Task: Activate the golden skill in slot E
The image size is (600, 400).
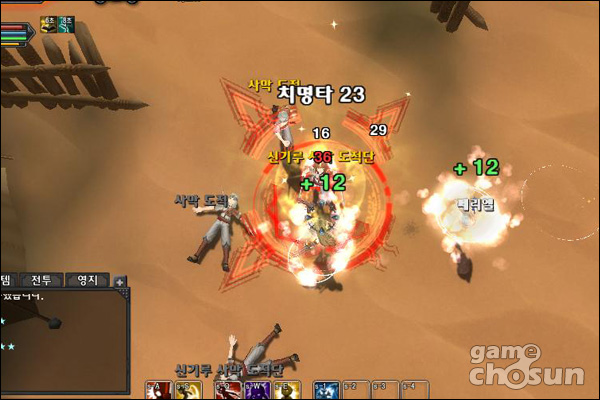Action: (286, 390)
